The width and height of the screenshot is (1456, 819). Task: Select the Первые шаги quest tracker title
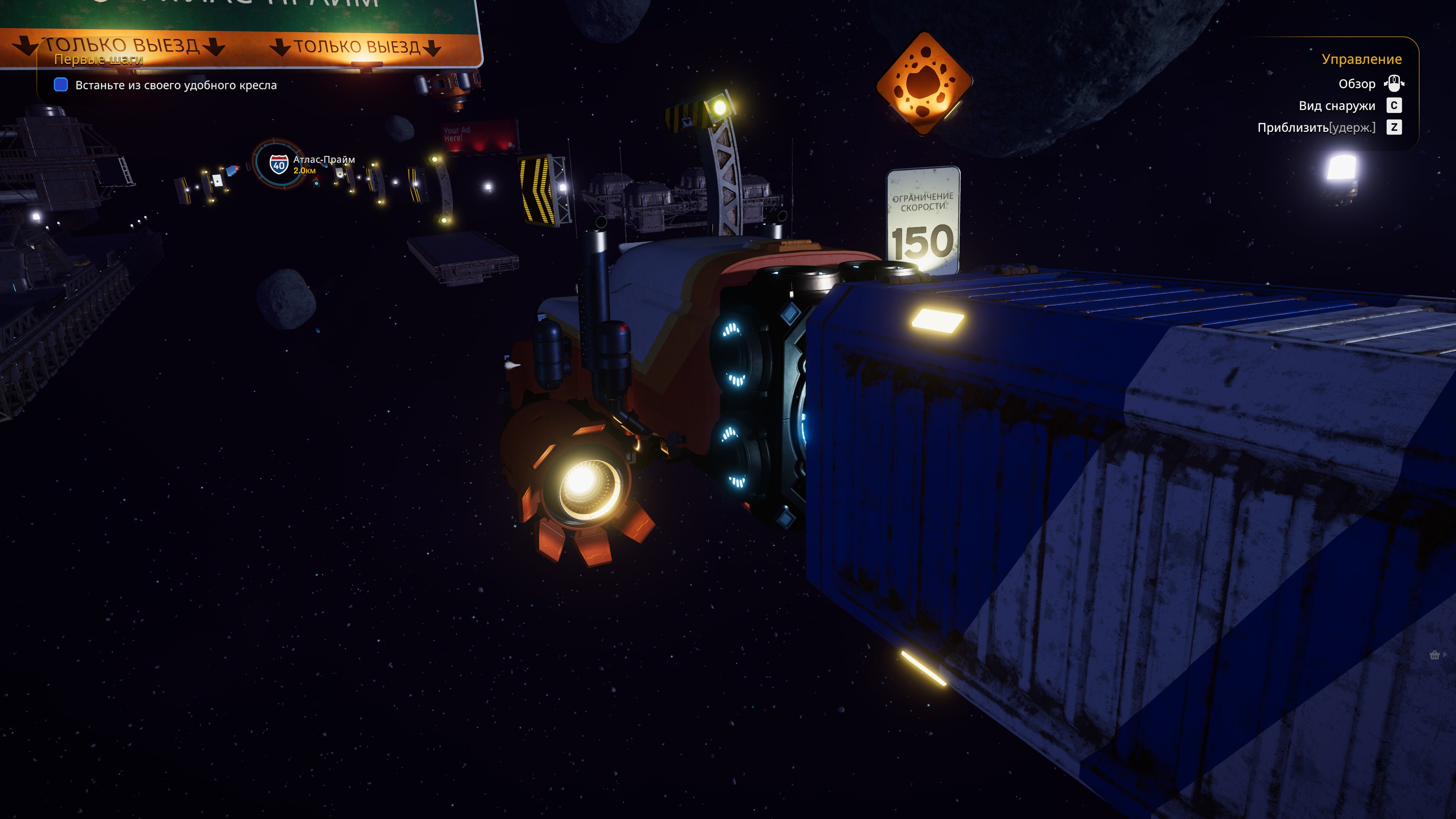98,60
